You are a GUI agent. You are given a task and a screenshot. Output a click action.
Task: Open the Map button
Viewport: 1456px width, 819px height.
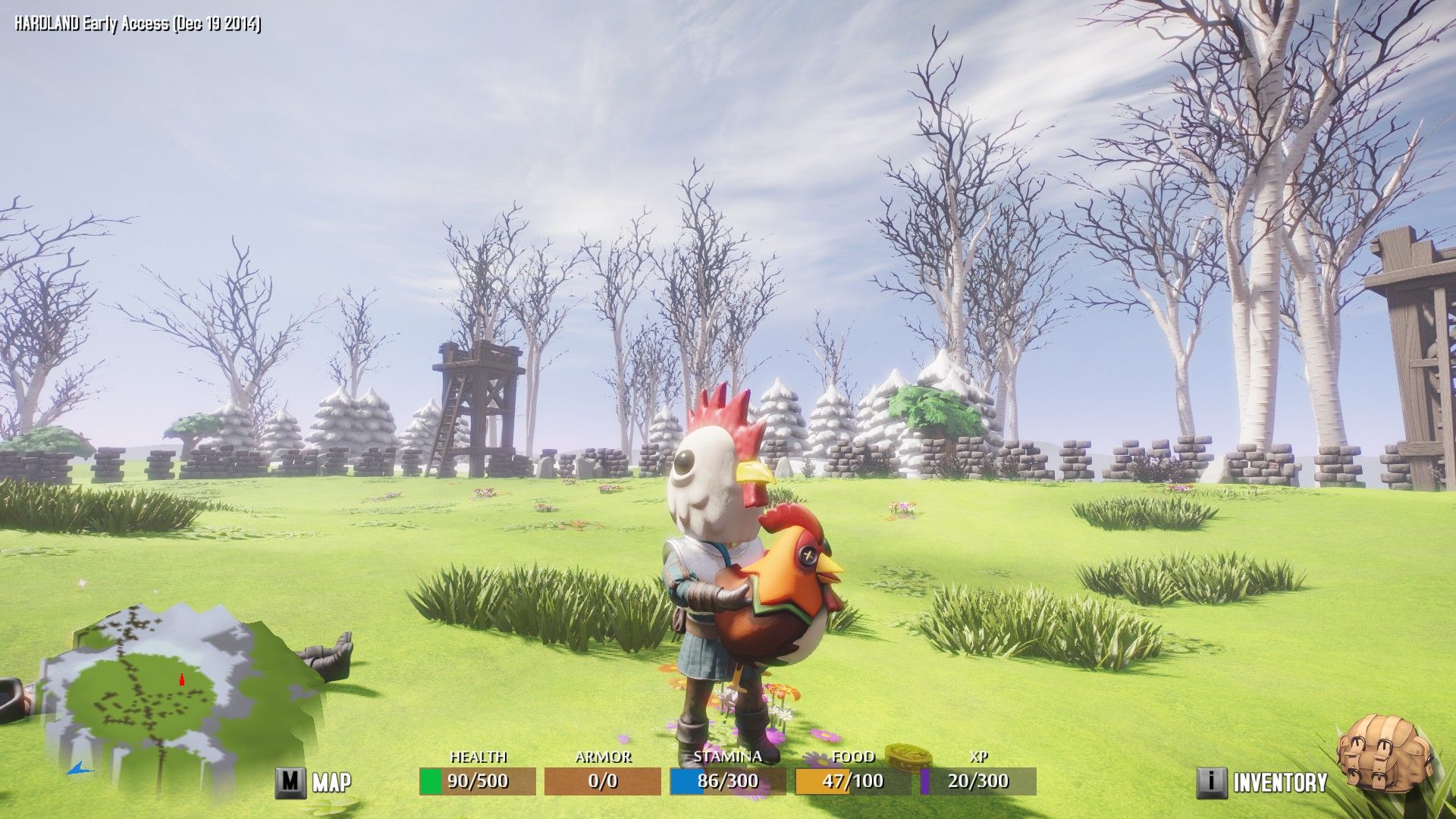(x=313, y=782)
